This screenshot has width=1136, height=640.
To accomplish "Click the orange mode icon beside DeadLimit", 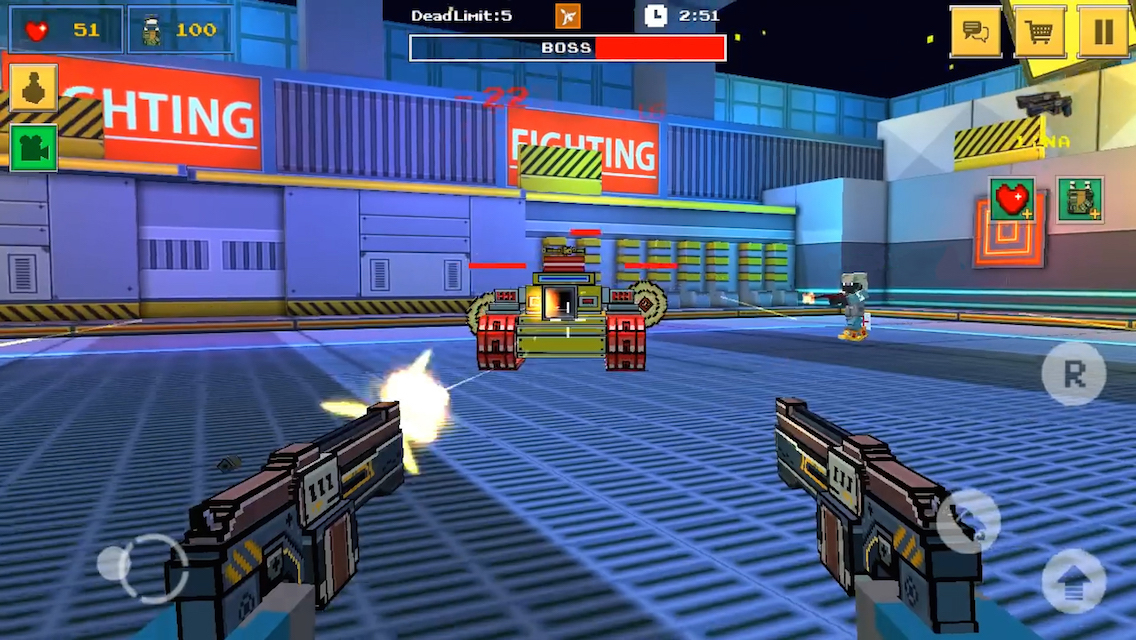I will pos(567,15).
